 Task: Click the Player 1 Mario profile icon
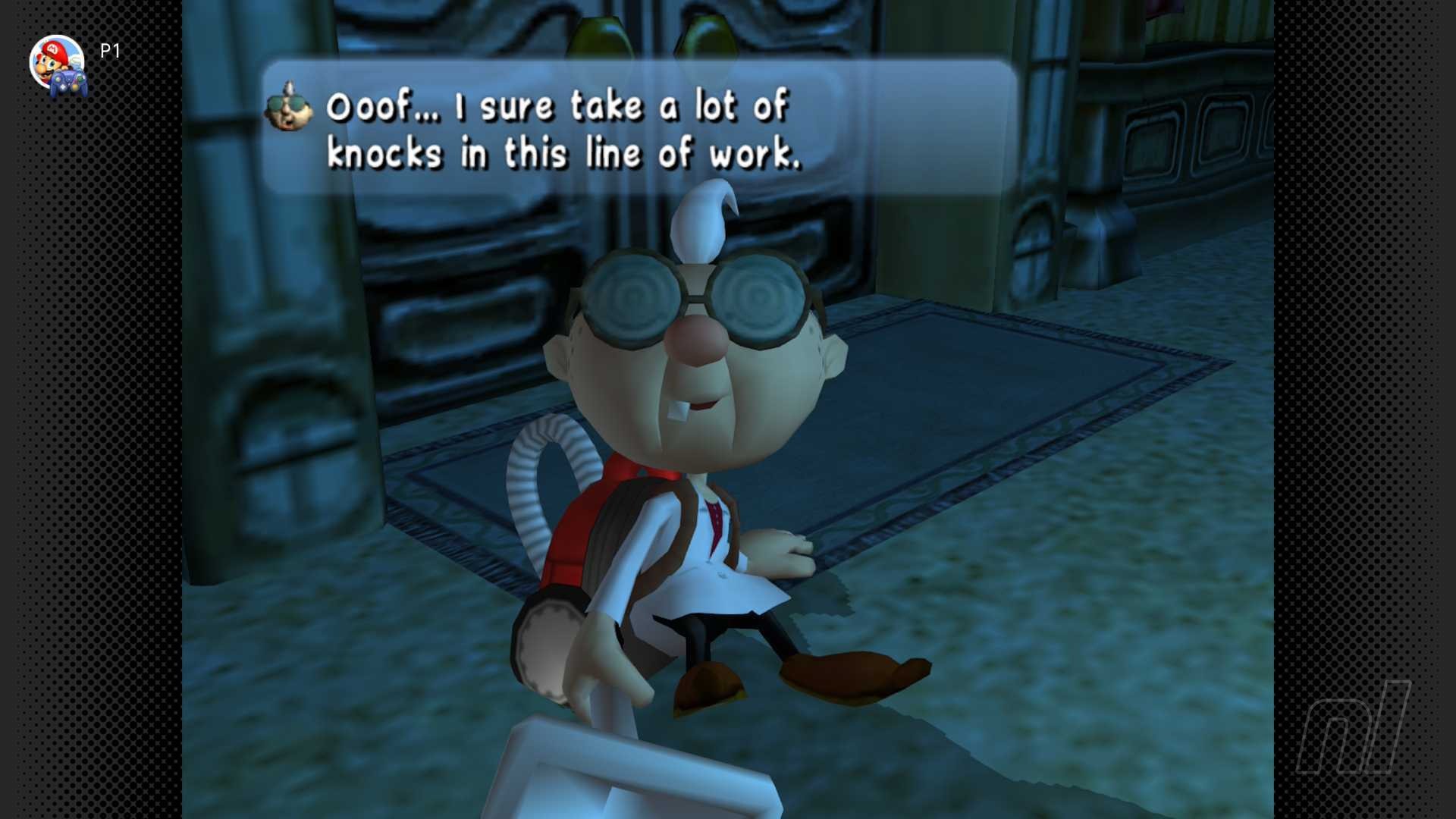pos(58,64)
